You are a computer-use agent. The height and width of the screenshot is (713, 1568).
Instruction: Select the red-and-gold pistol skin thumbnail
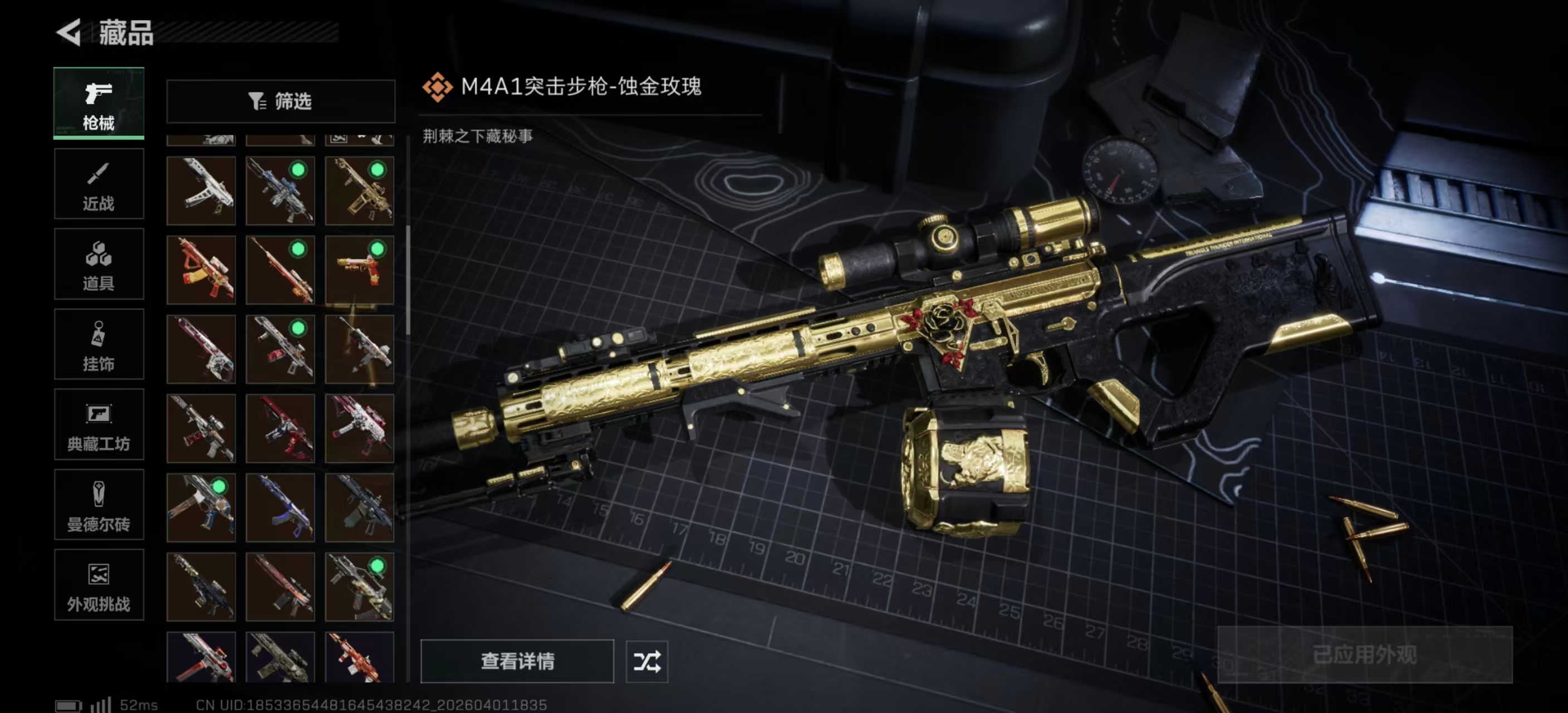point(360,270)
